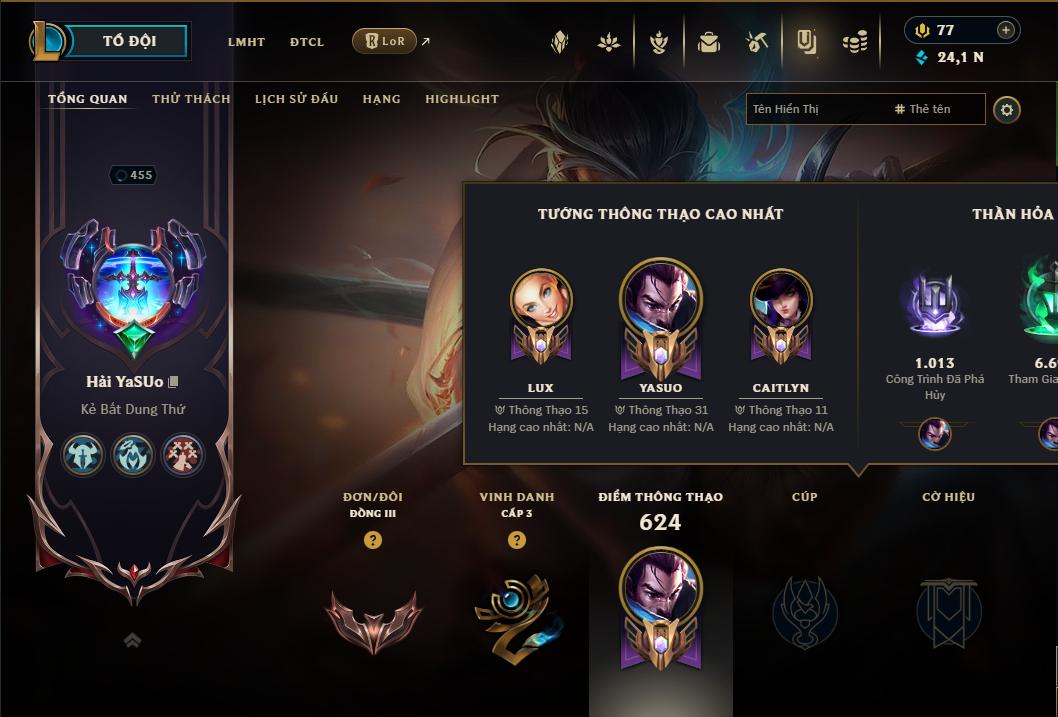Click the VINH DANH help question mark
The image size is (1058, 717).
pyautogui.click(x=517, y=540)
